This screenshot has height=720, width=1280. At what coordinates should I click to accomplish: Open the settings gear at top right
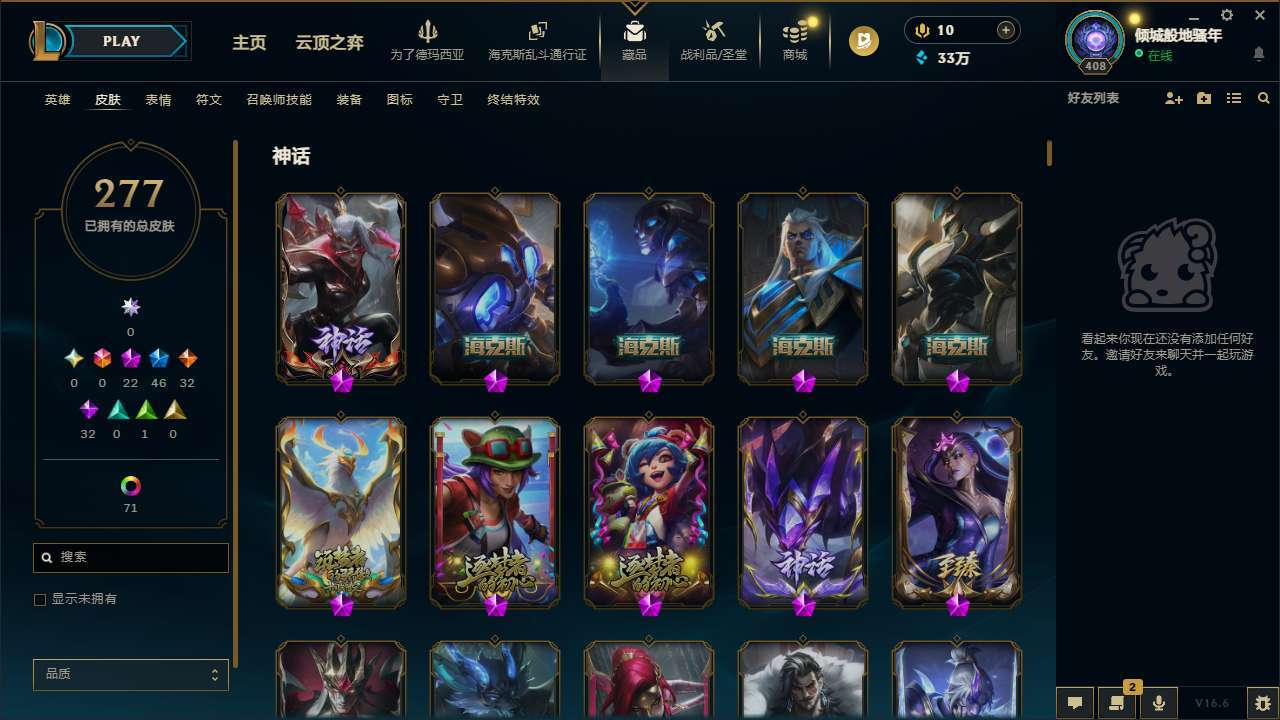coord(1226,14)
